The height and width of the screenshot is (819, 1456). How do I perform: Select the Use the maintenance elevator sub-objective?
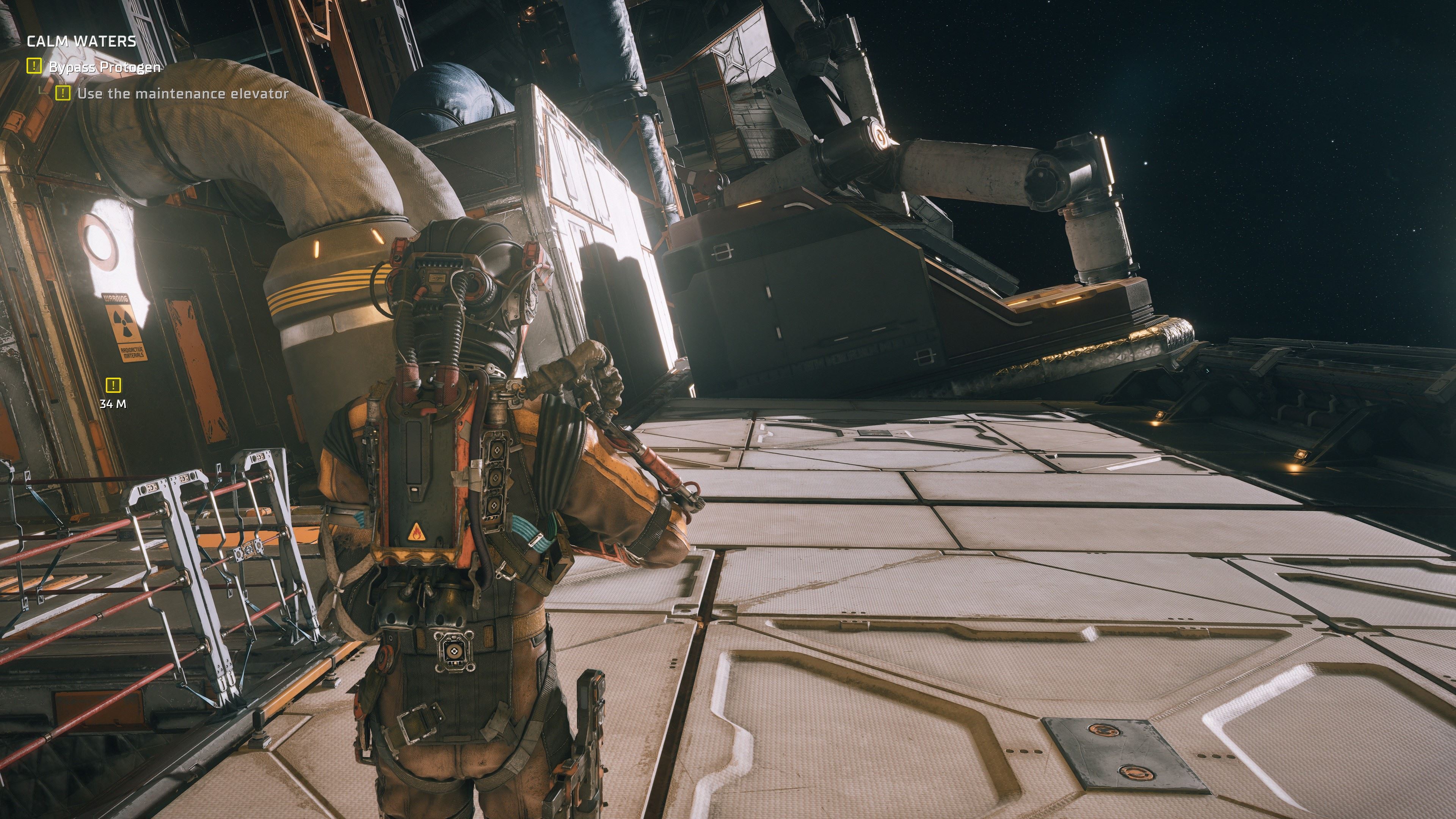182,94
